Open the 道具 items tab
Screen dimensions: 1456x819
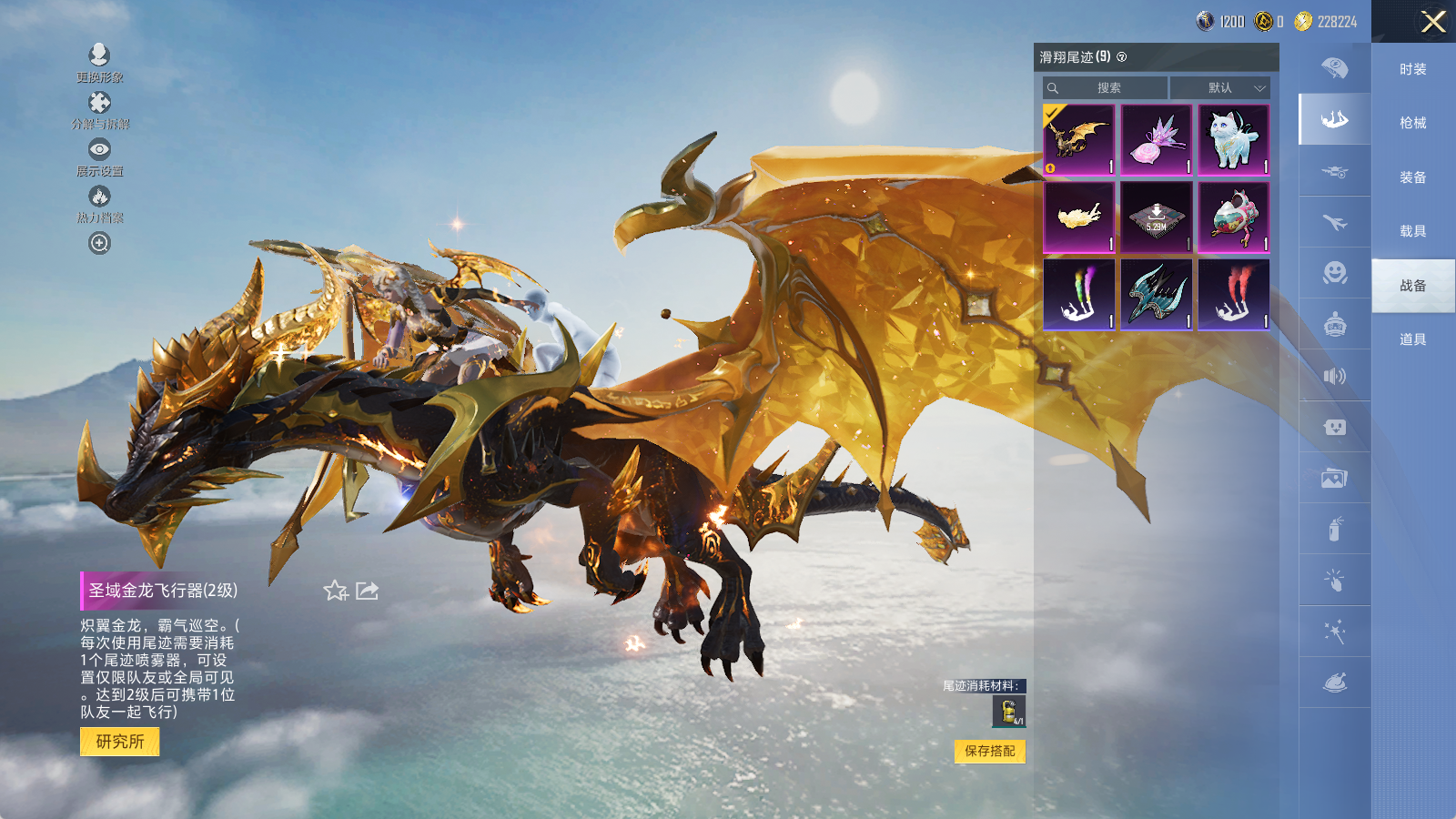(1412, 339)
